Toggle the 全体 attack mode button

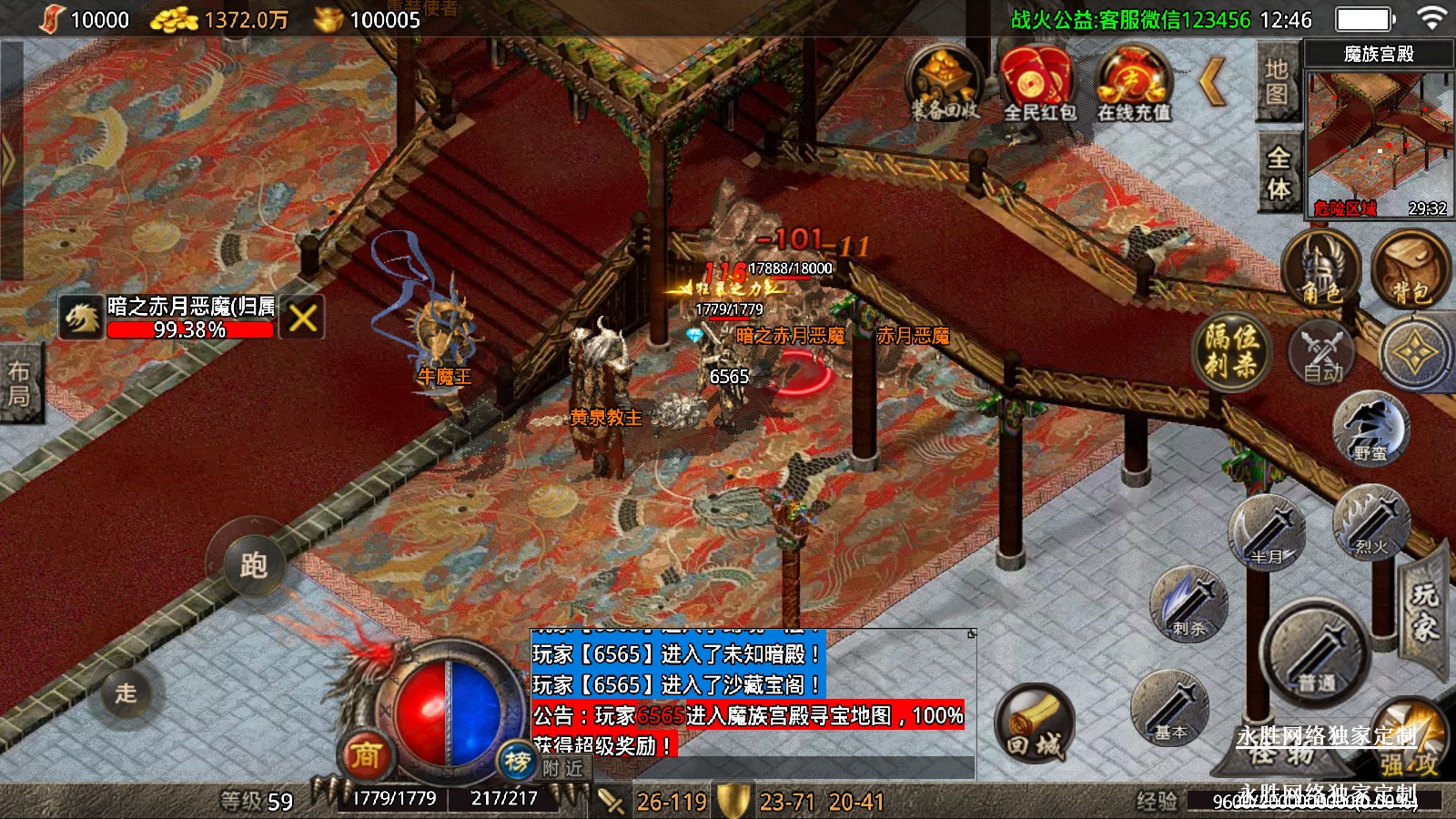point(1279,172)
